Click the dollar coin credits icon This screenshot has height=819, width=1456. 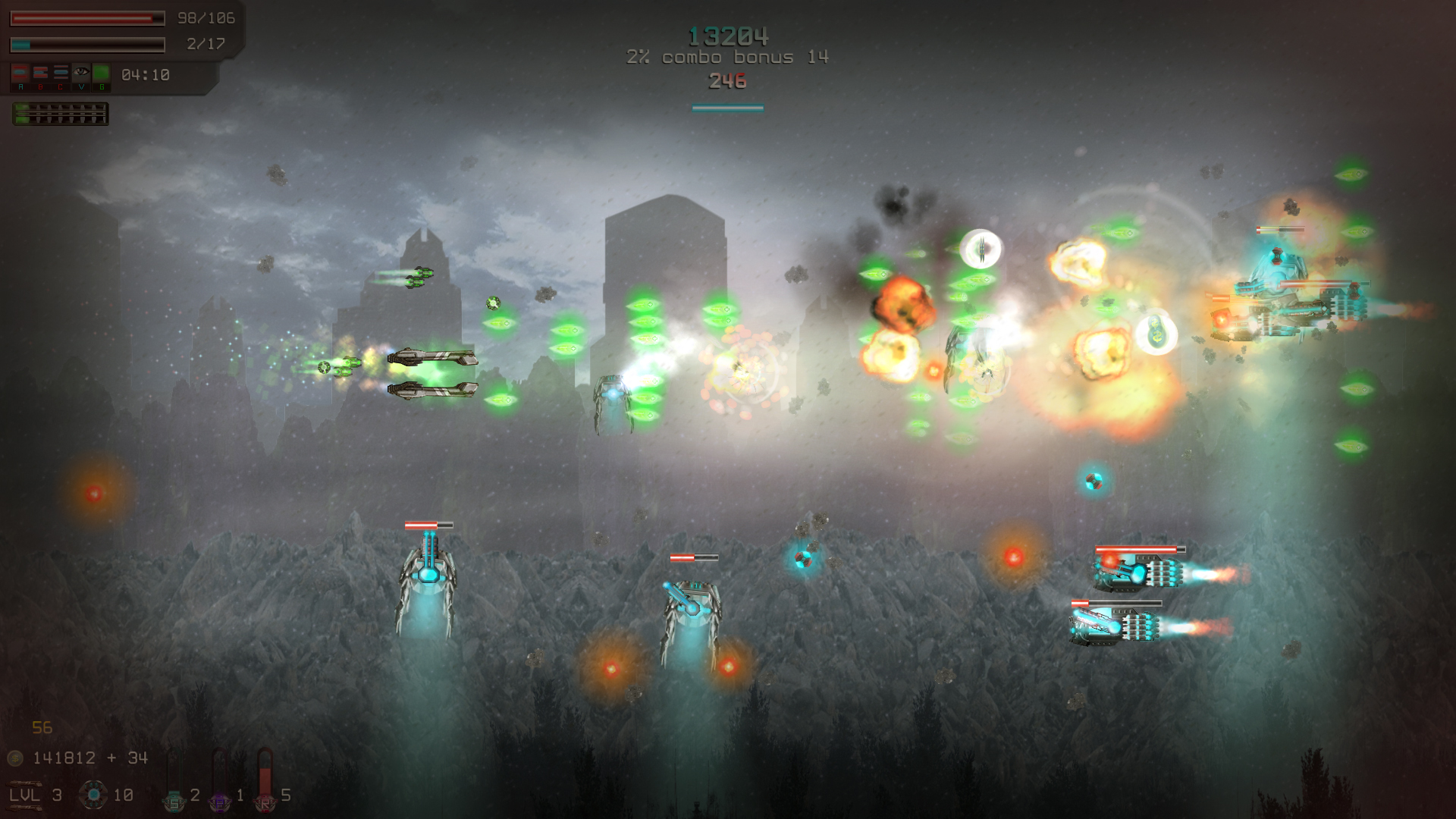pos(14,758)
